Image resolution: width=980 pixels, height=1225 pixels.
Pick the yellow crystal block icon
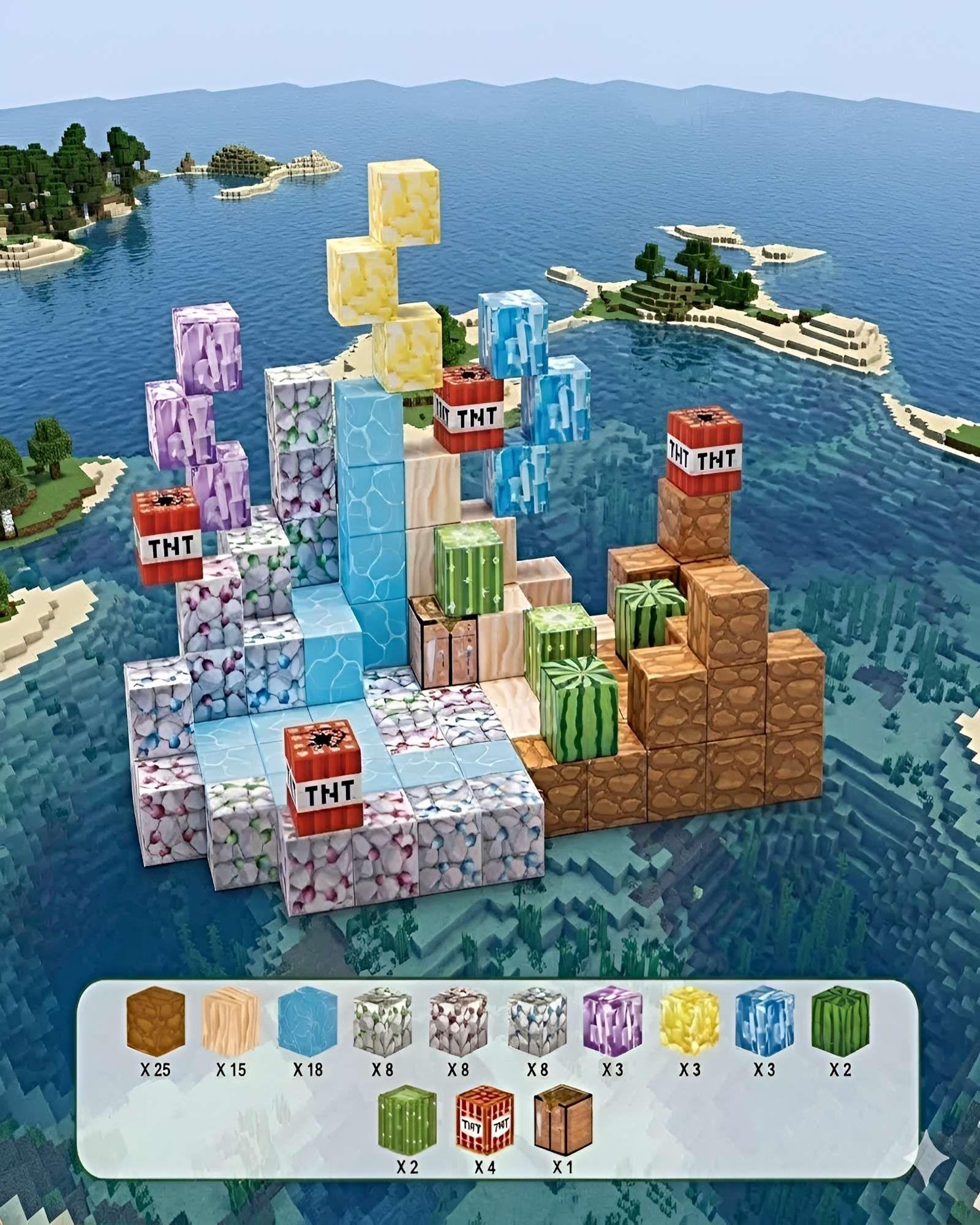point(689,1022)
